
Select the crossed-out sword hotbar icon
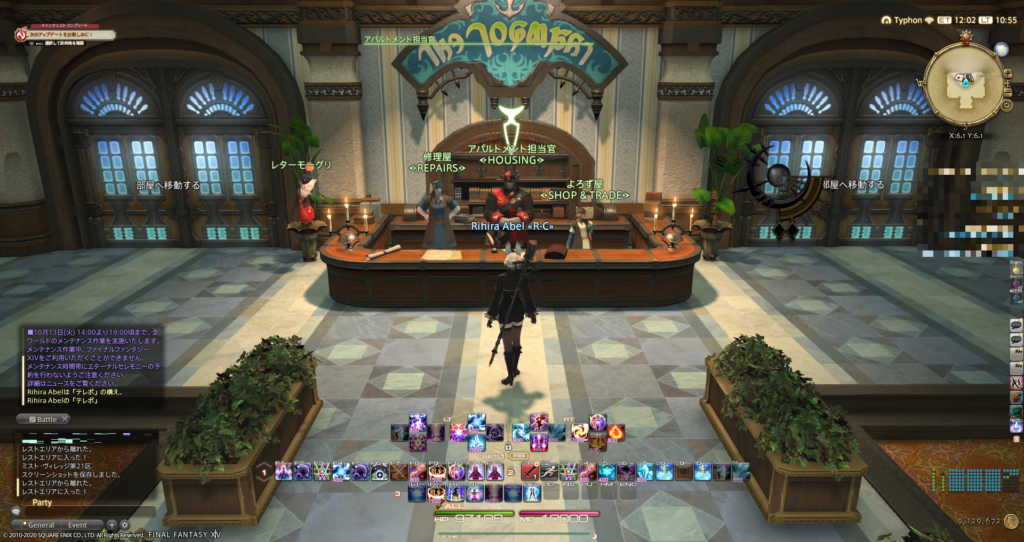point(399,471)
